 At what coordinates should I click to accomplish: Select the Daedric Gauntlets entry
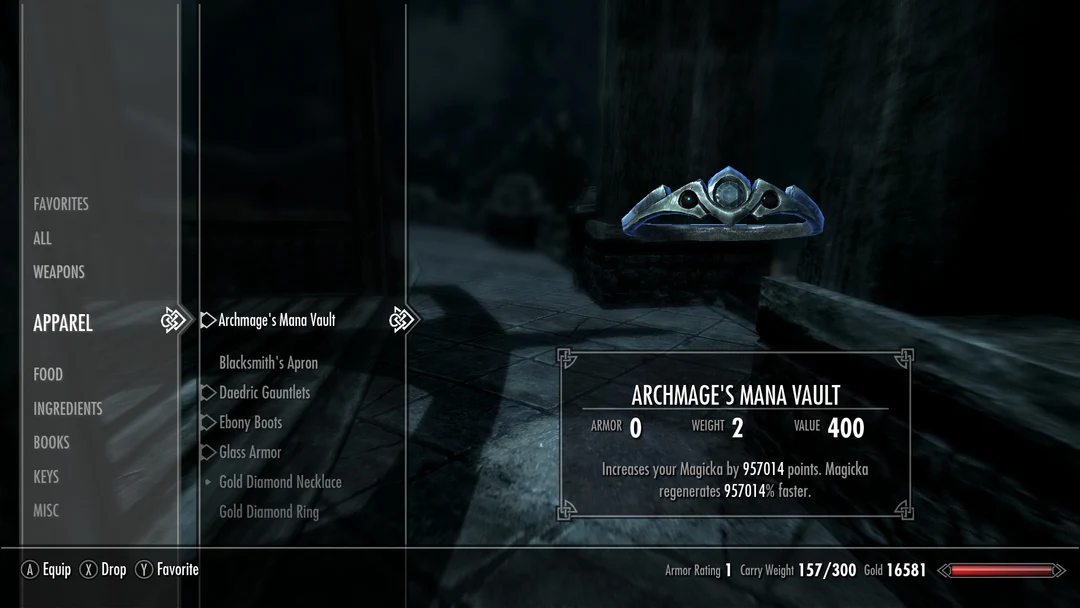pyautogui.click(x=265, y=393)
